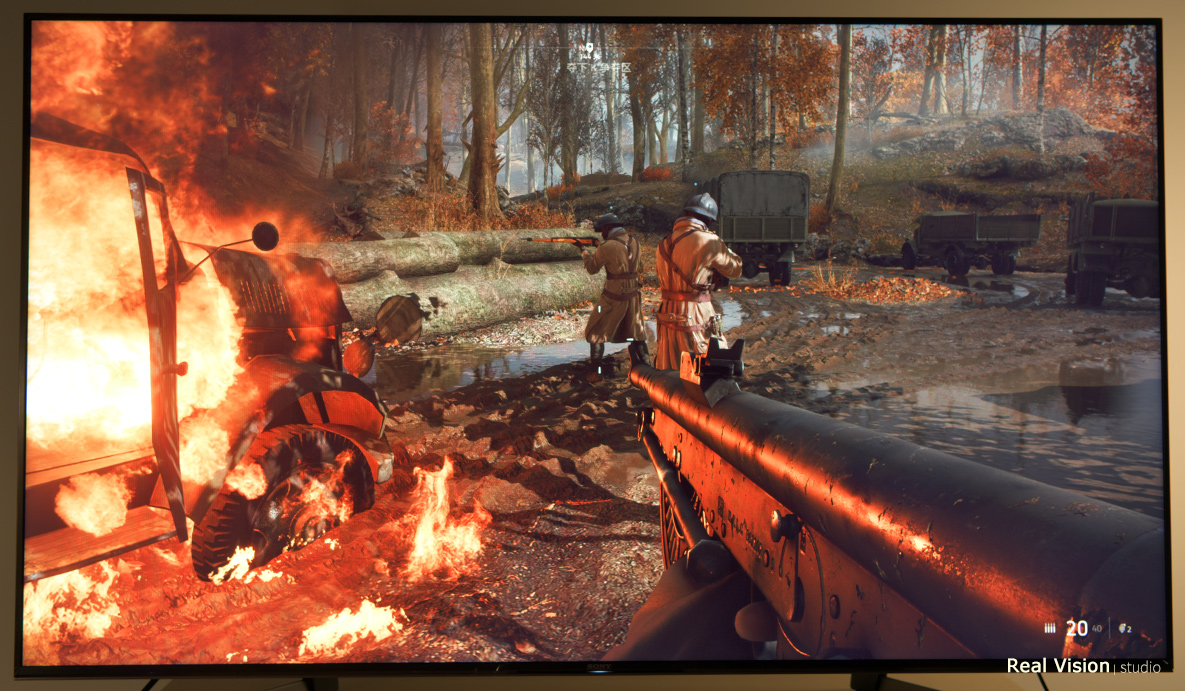Select the grenade icon in the HUD
The image size is (1185, 691).
(x=1122, y=628)
